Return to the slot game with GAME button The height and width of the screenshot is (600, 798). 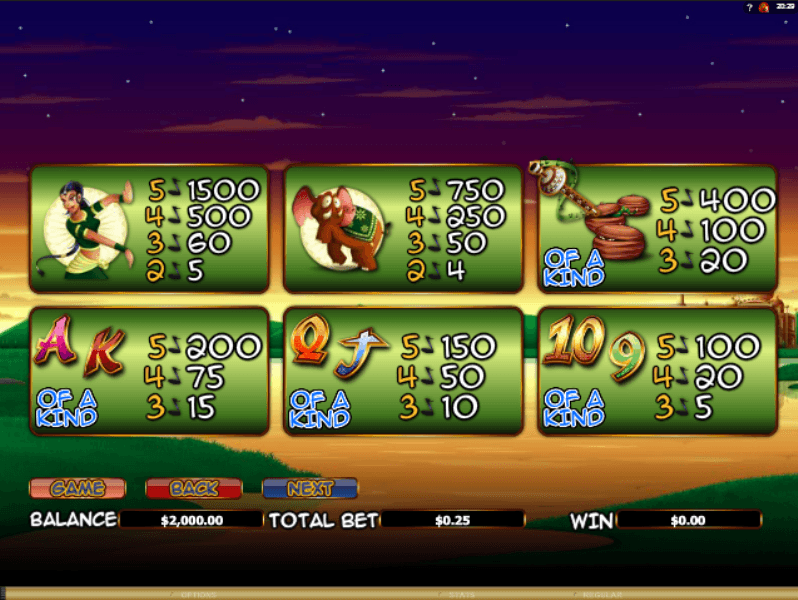click(77, 488)
